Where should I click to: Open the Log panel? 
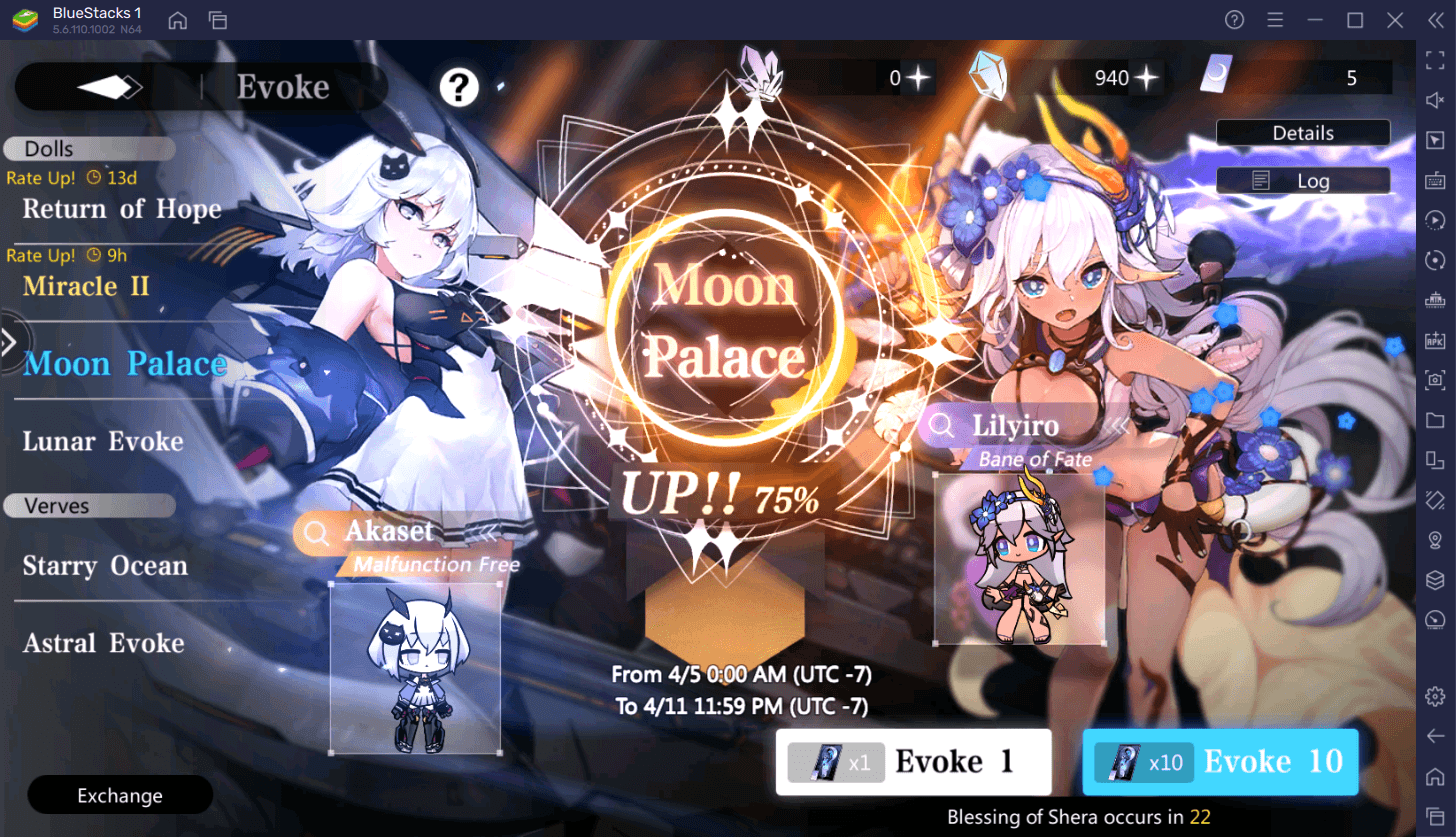1303,180
